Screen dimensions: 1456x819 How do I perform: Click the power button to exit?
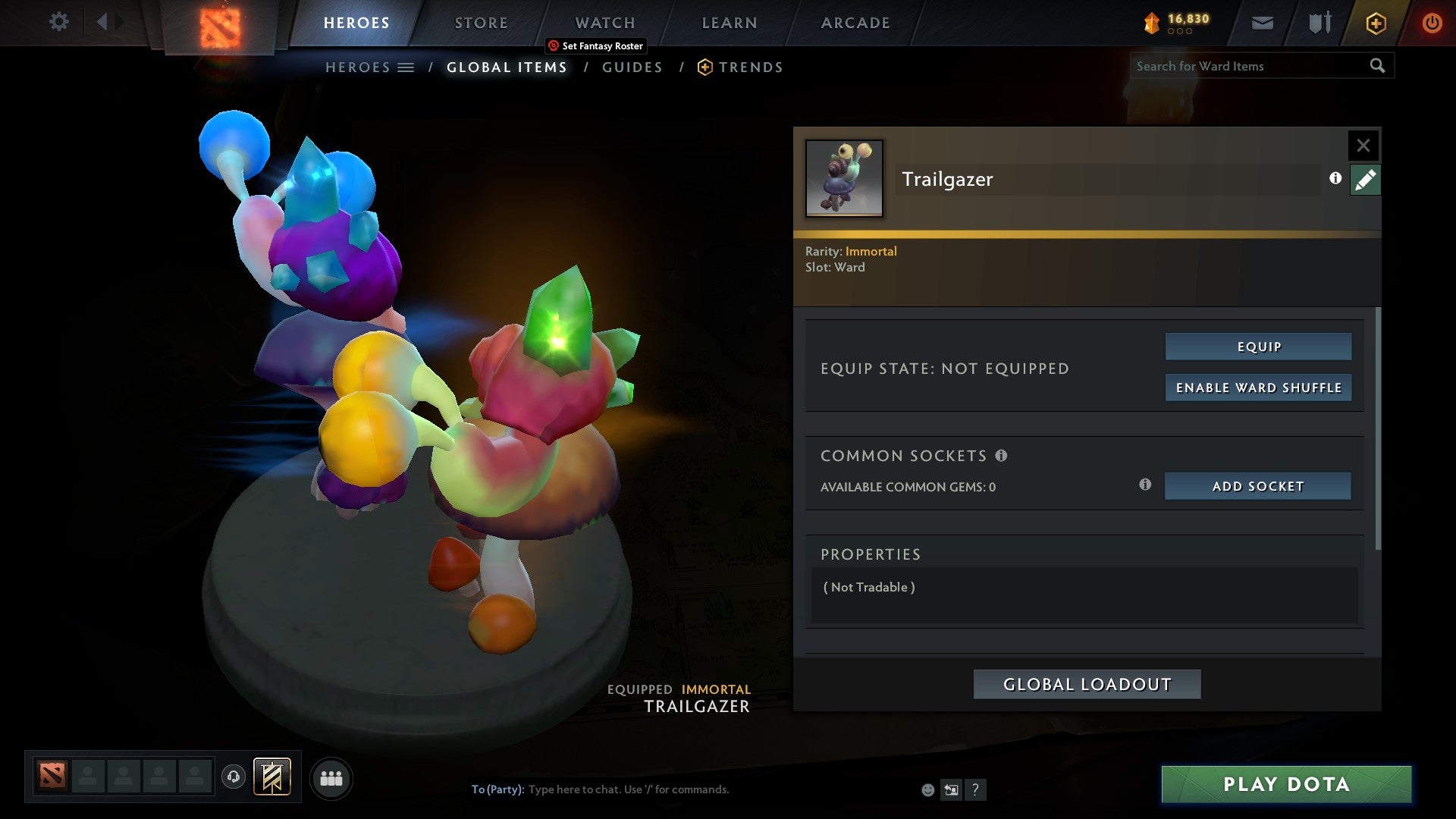(x=1432, y=23)
